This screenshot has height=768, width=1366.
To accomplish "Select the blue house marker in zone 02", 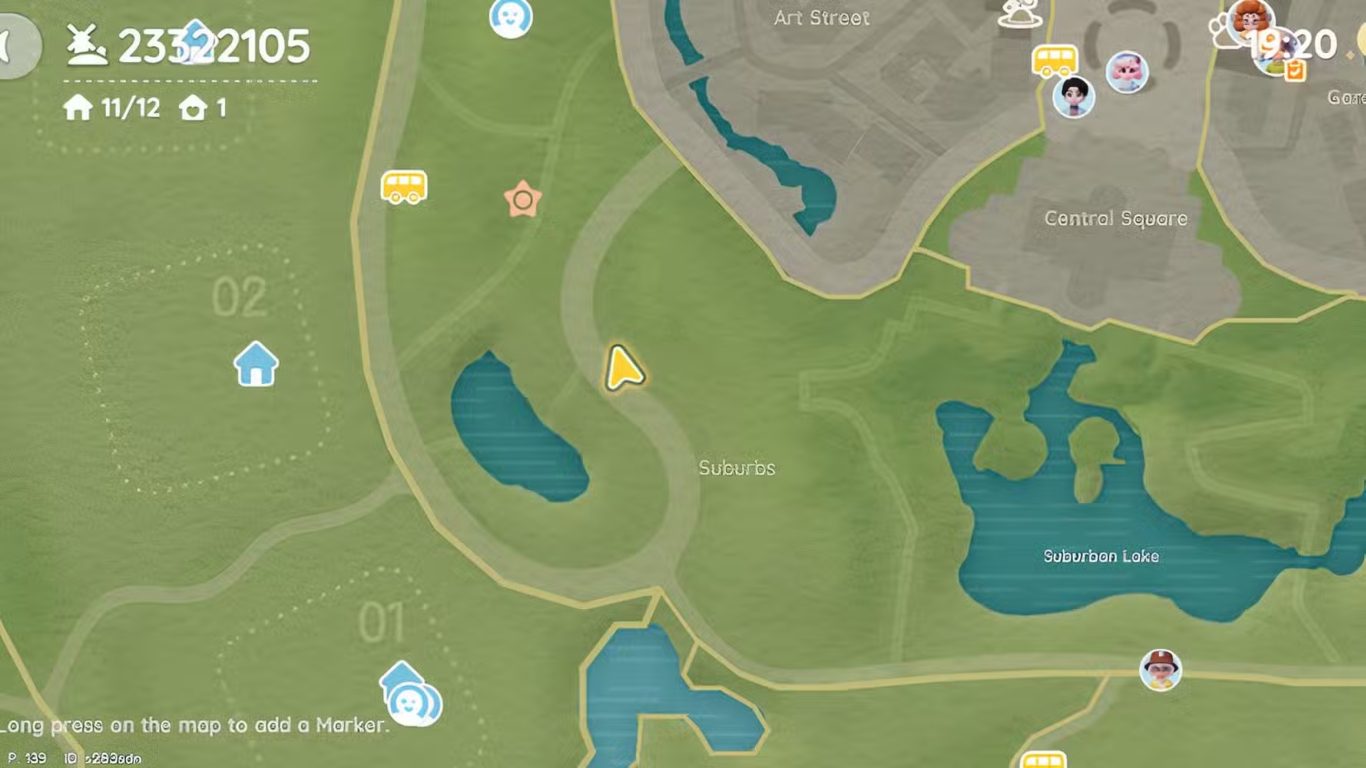I will [256, 364].
